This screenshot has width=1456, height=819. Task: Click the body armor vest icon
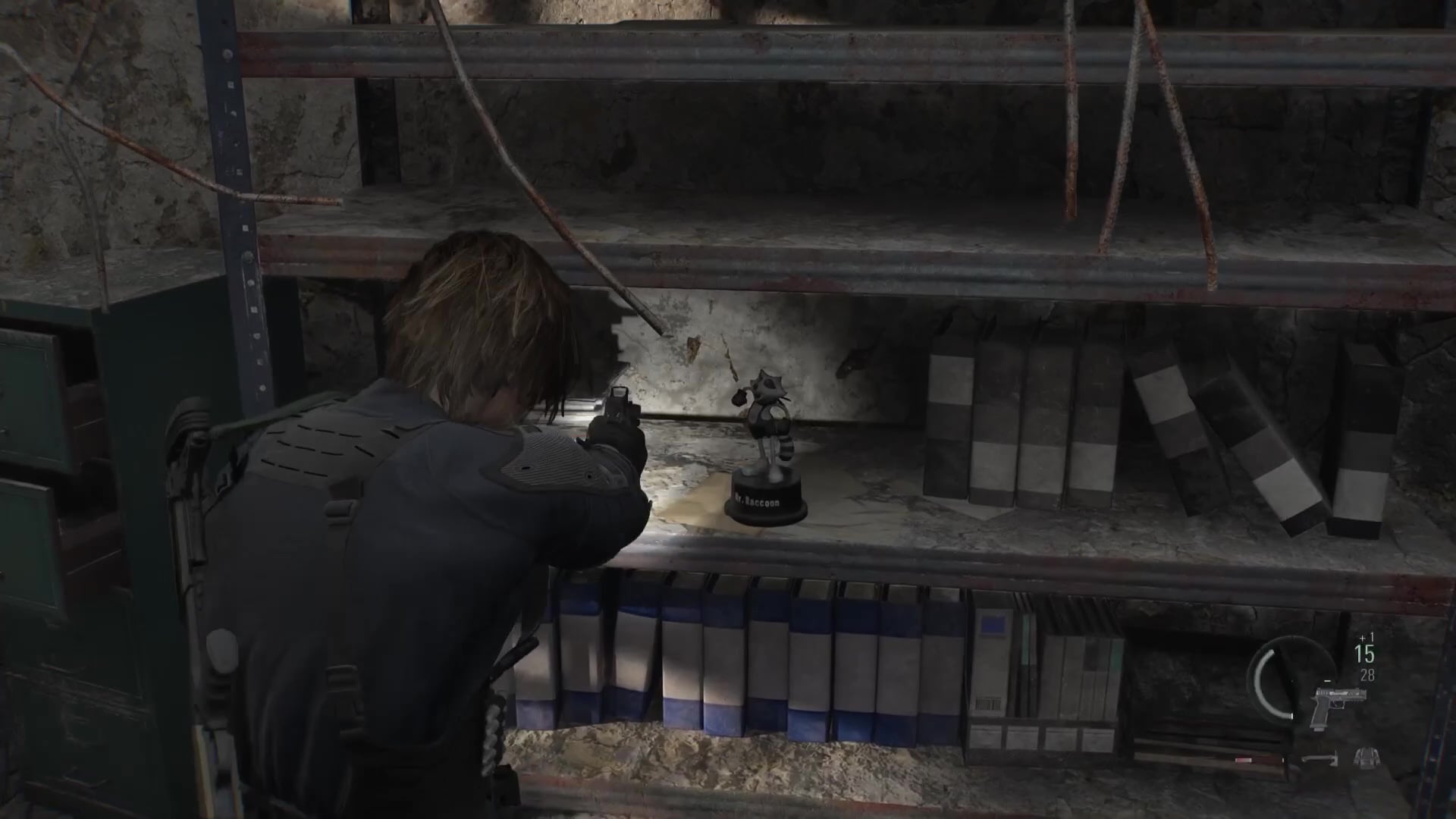tap(1366, 757)
